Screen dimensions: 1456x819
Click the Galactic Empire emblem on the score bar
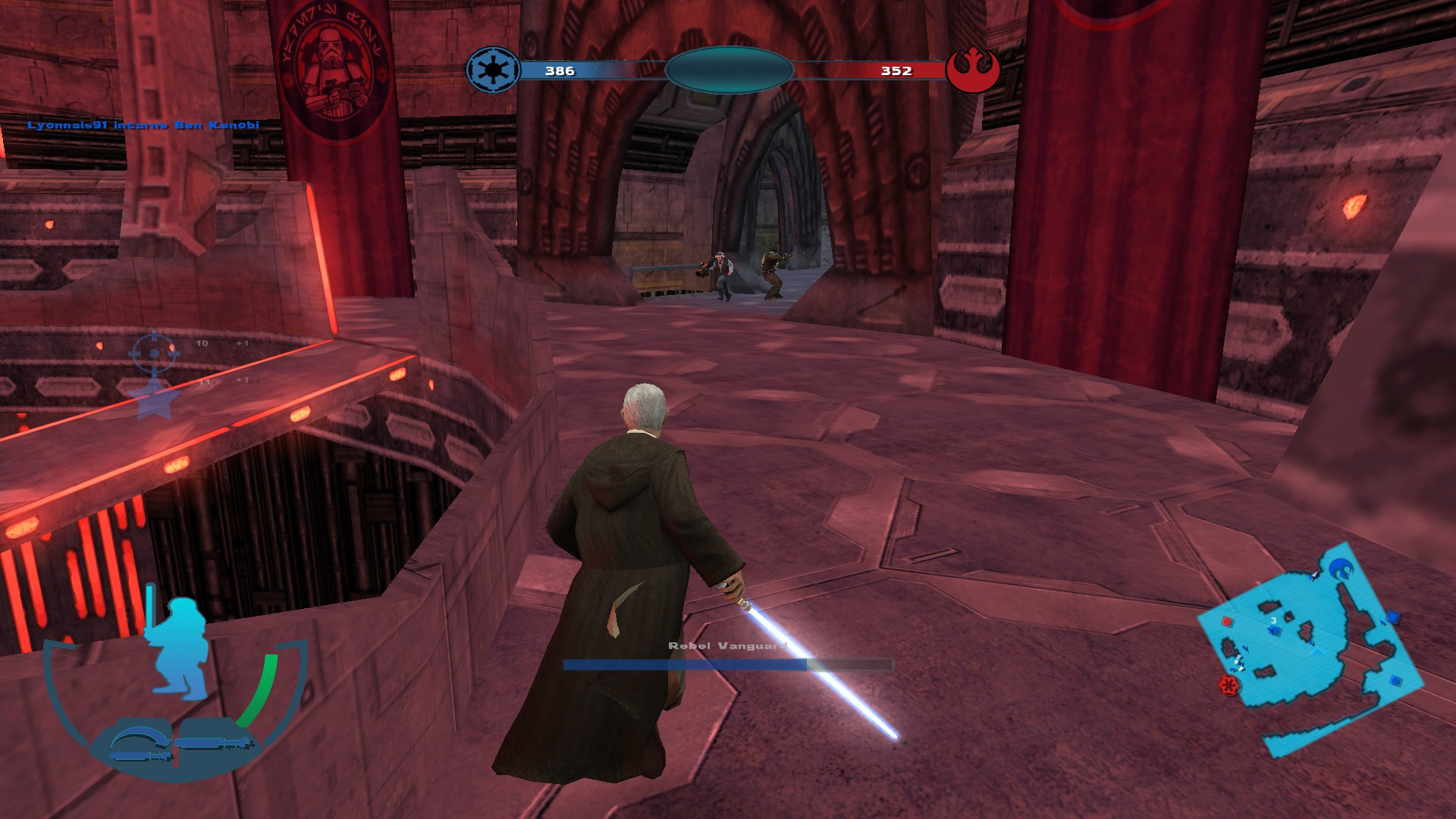(x=493, y=71)
